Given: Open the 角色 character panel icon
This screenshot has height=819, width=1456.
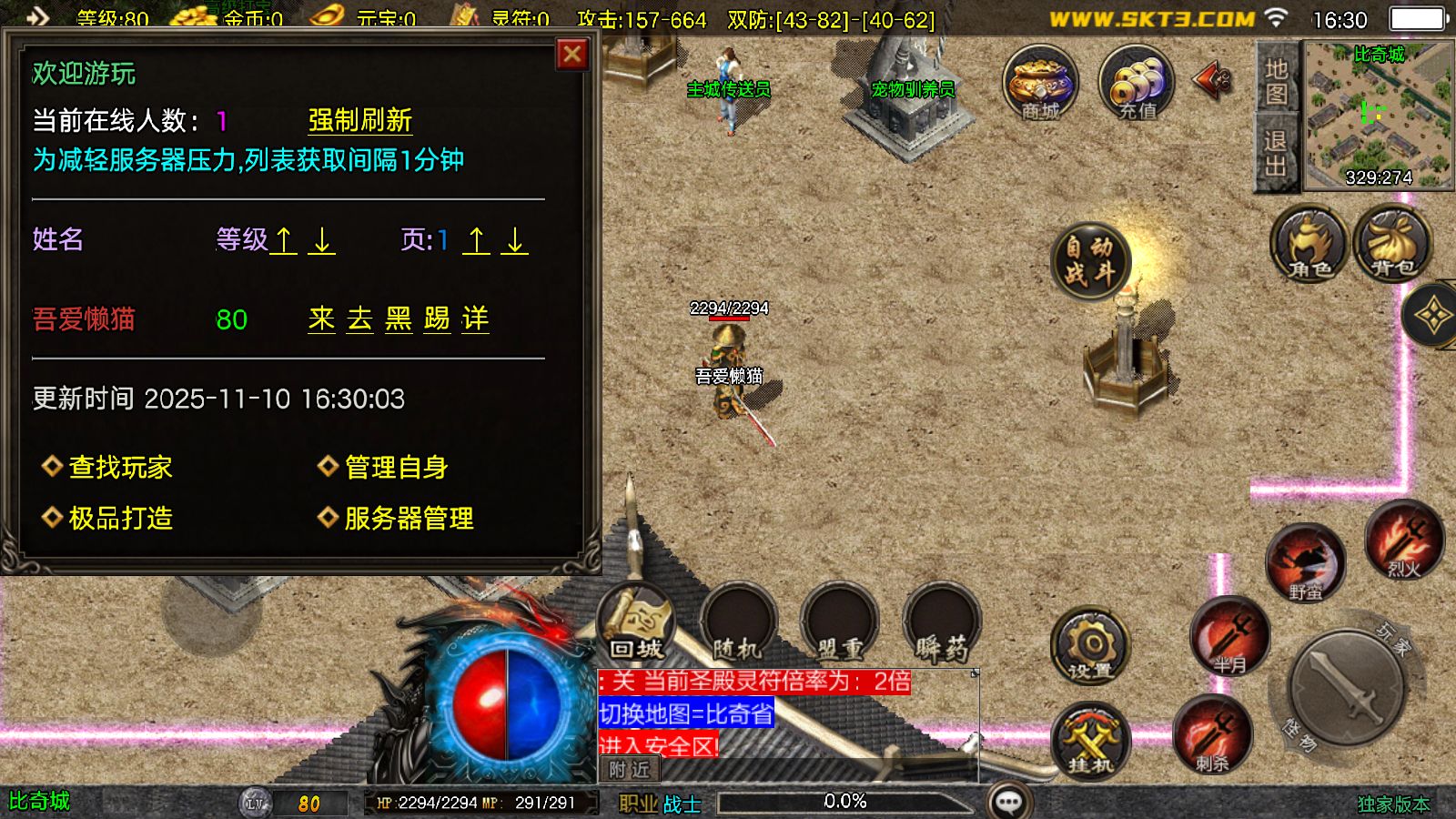Looking at the screenshot, I should coord(1309,246).
